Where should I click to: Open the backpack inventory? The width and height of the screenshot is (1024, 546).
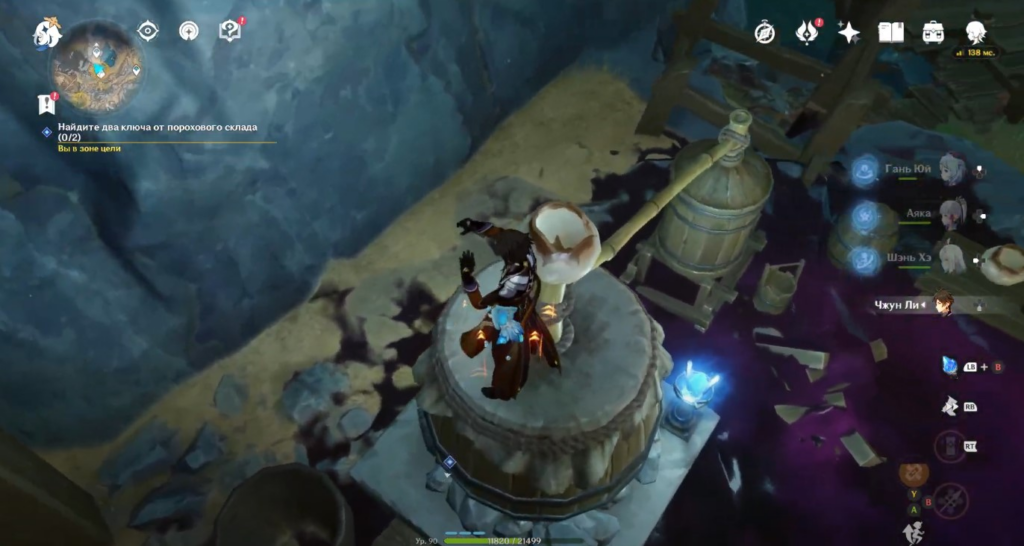click(933, 33)
